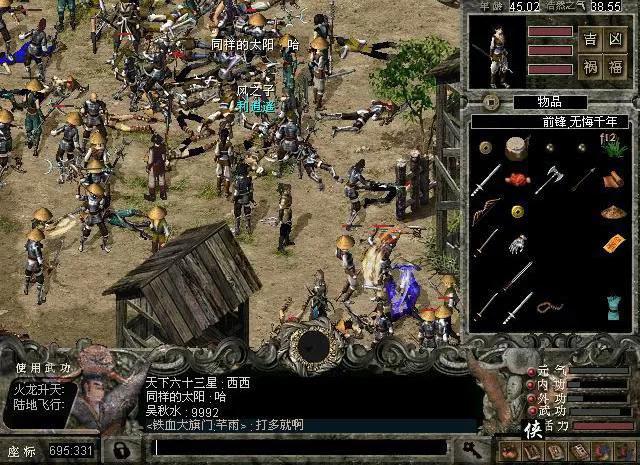Click the 福 button
The width and height of the screenshot is (640, 465).
tap(616, 69)
